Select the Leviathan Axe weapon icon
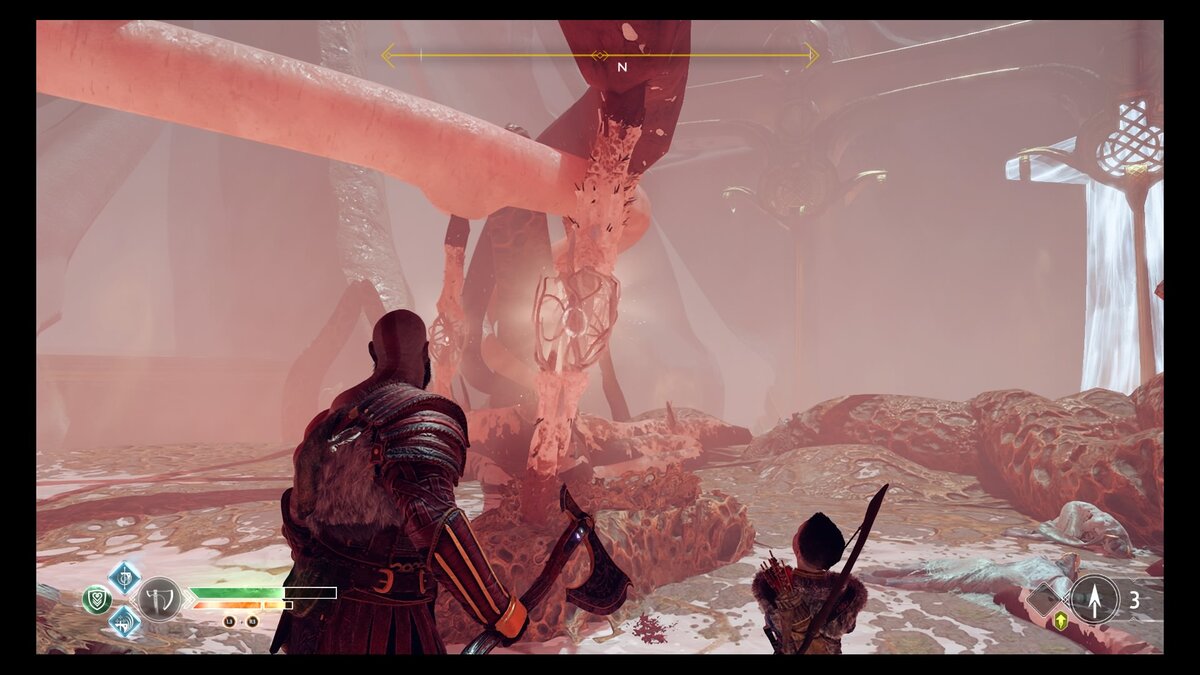The width and height of the screenshot is (1200, 675). (x=159, y=599)
